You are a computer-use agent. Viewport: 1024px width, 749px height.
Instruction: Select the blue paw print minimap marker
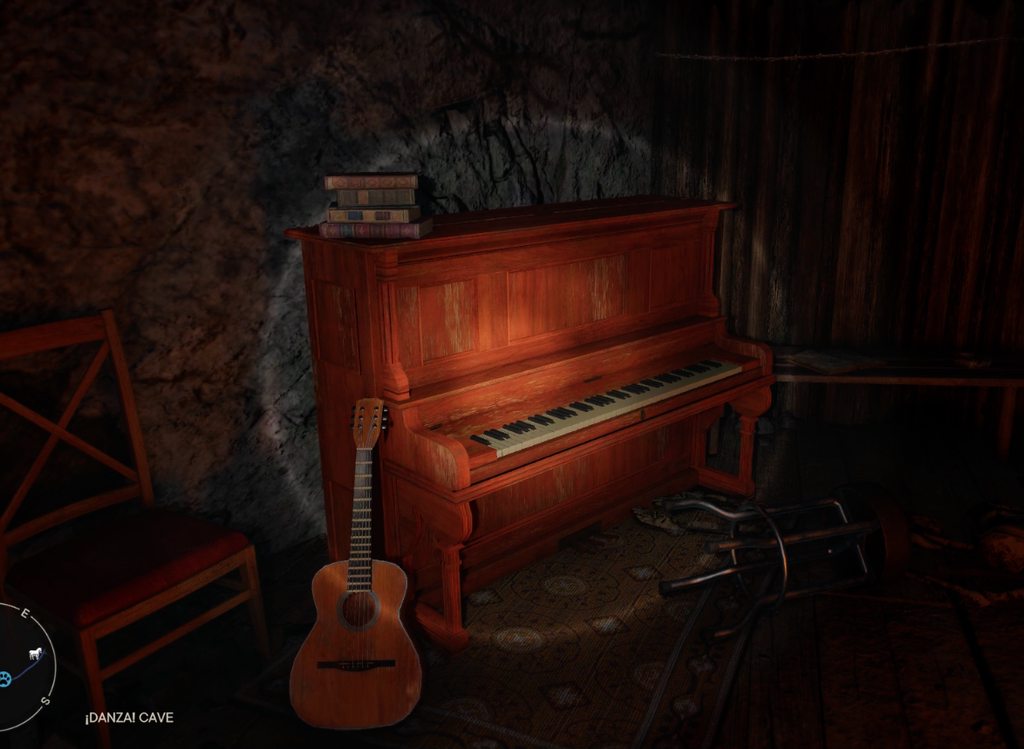pos(5,677)
